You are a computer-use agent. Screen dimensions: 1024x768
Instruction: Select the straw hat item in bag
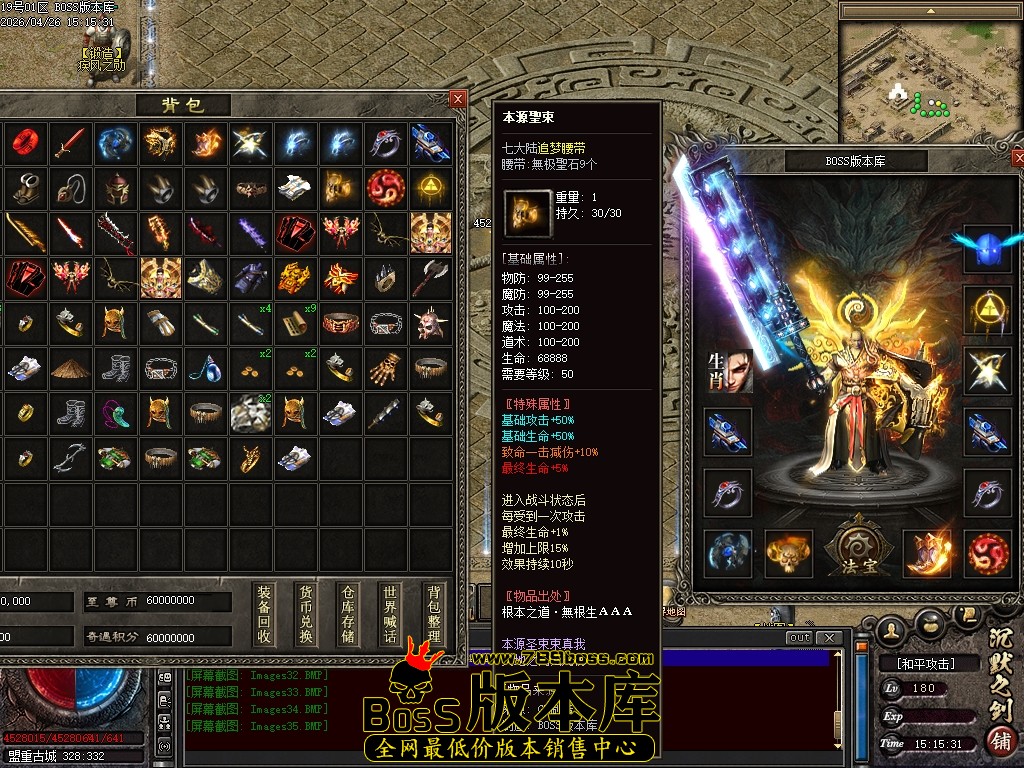click(70, 367)
